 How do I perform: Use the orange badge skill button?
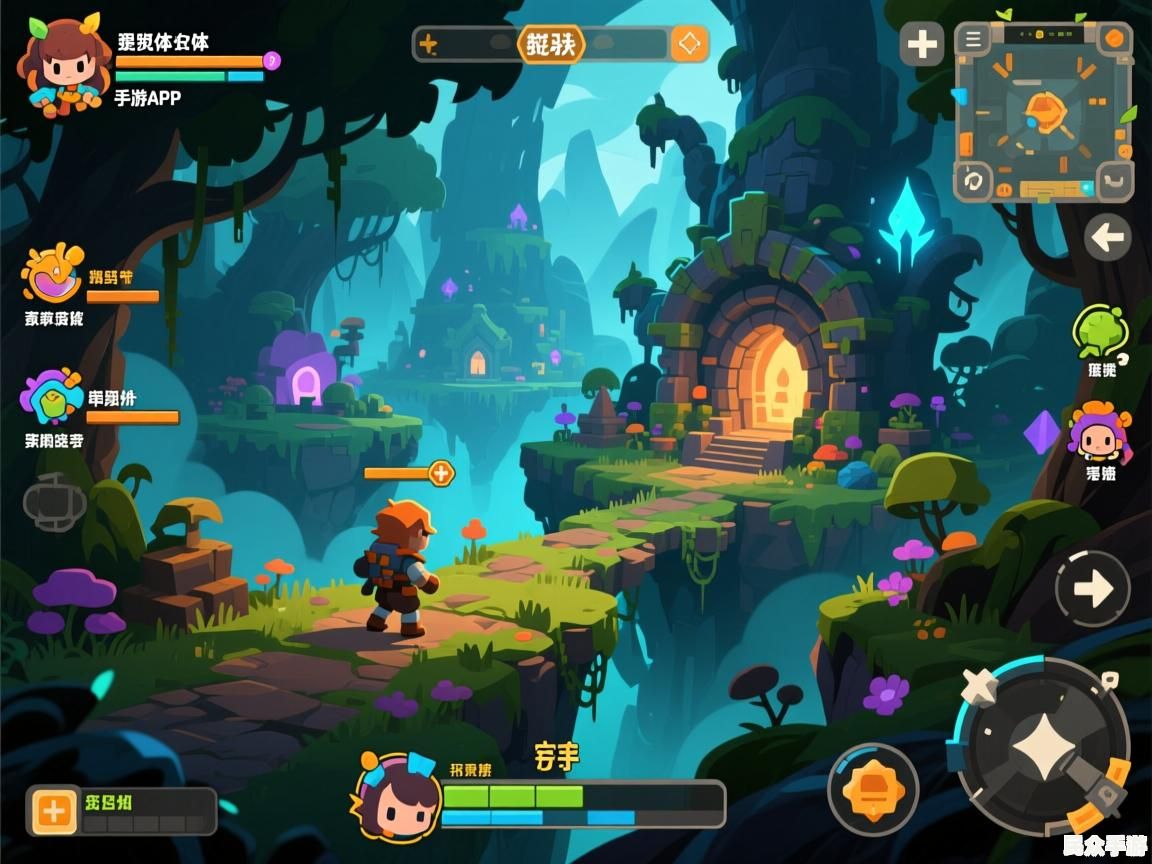point(873,790)
